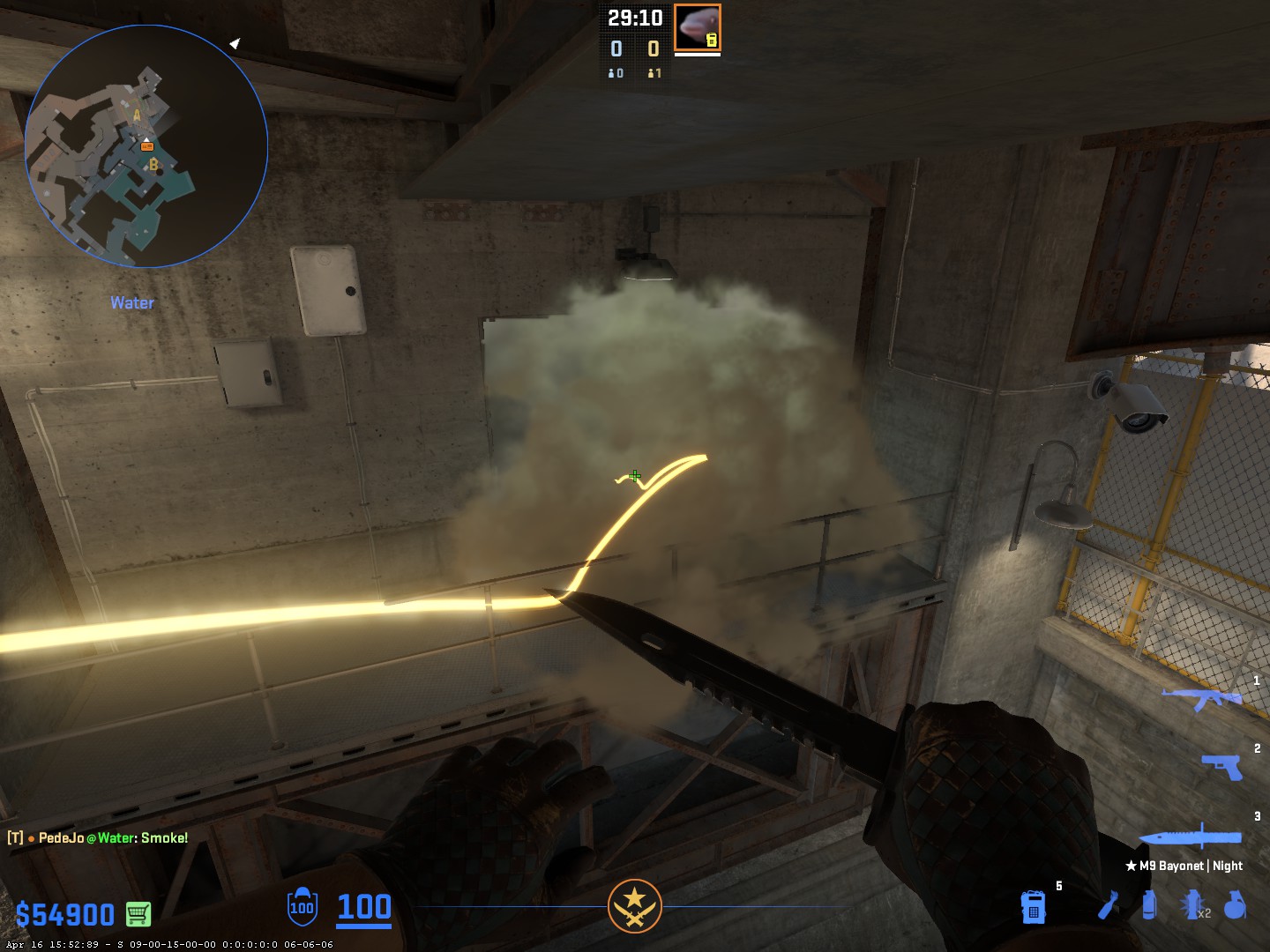Select the C4 bomb icon

[1033, 906]
